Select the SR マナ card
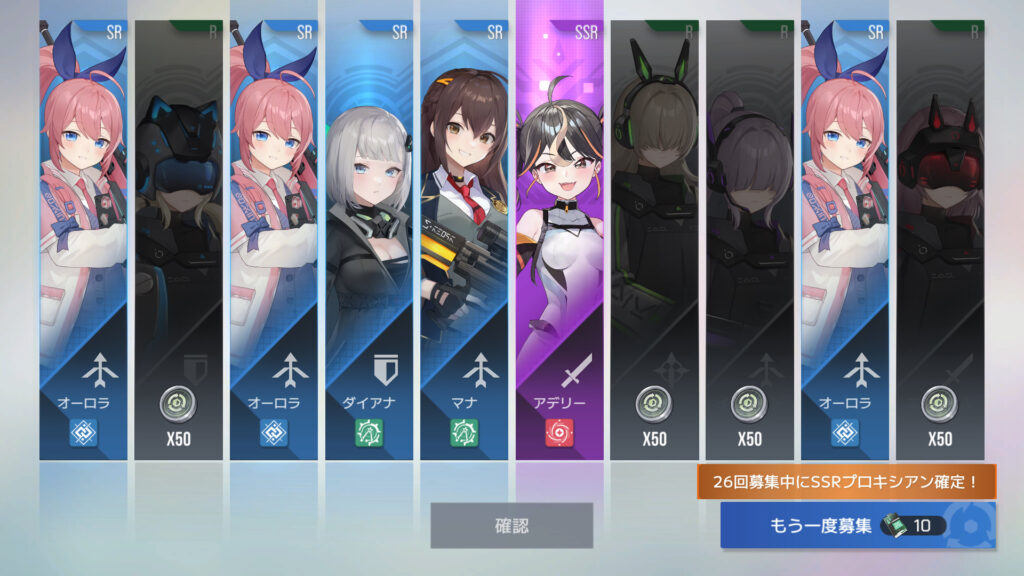1024x576 pixels. coord(463,240)
